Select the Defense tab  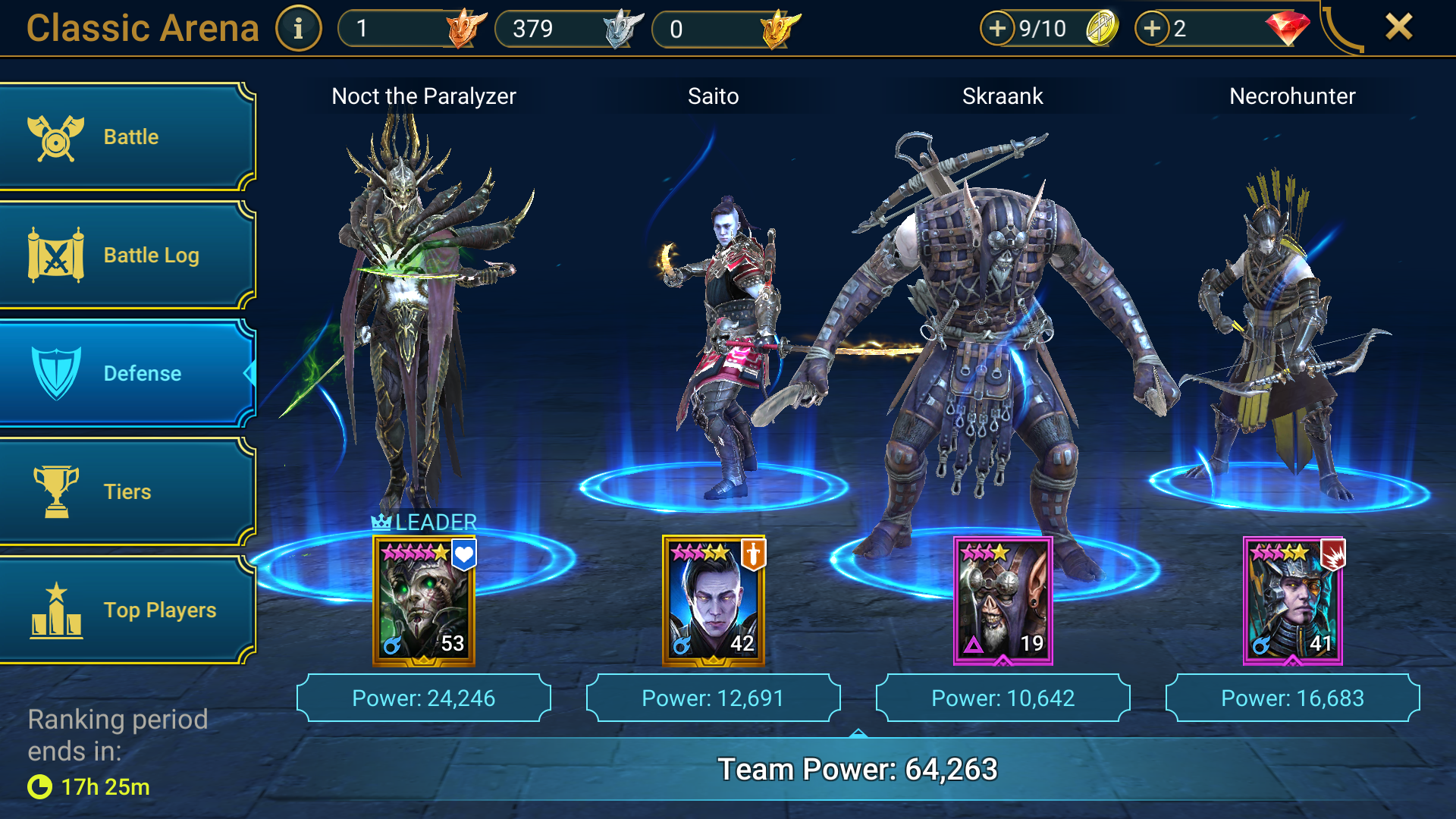[x=127, y=373]
